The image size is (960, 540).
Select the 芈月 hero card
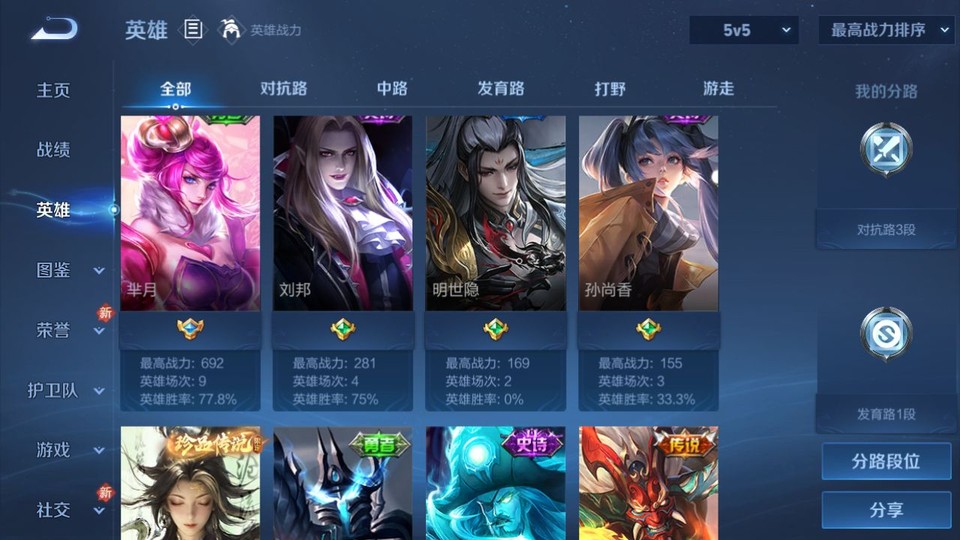(190, 213)
